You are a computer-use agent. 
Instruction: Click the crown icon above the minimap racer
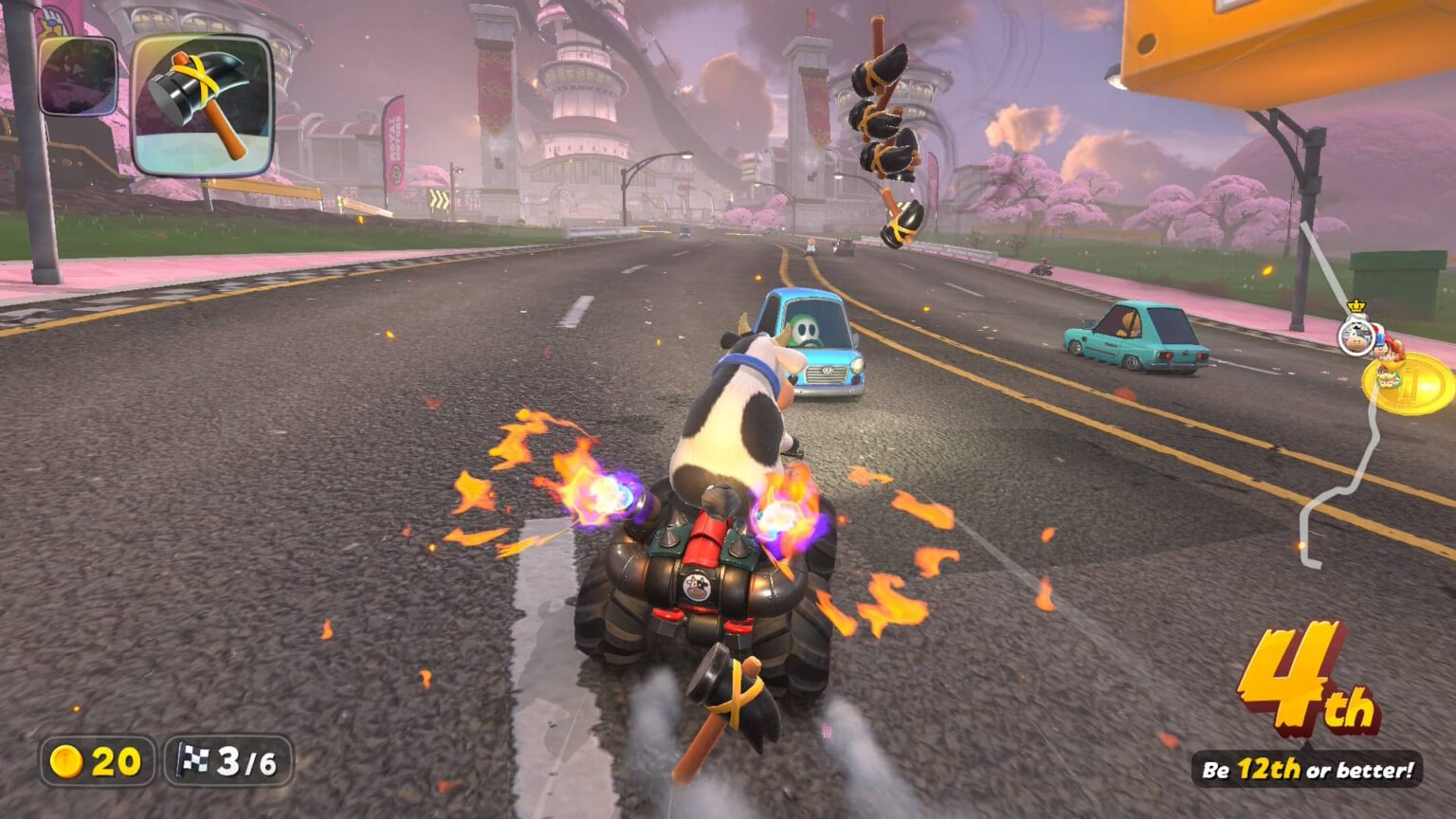tap(1357, 305)
